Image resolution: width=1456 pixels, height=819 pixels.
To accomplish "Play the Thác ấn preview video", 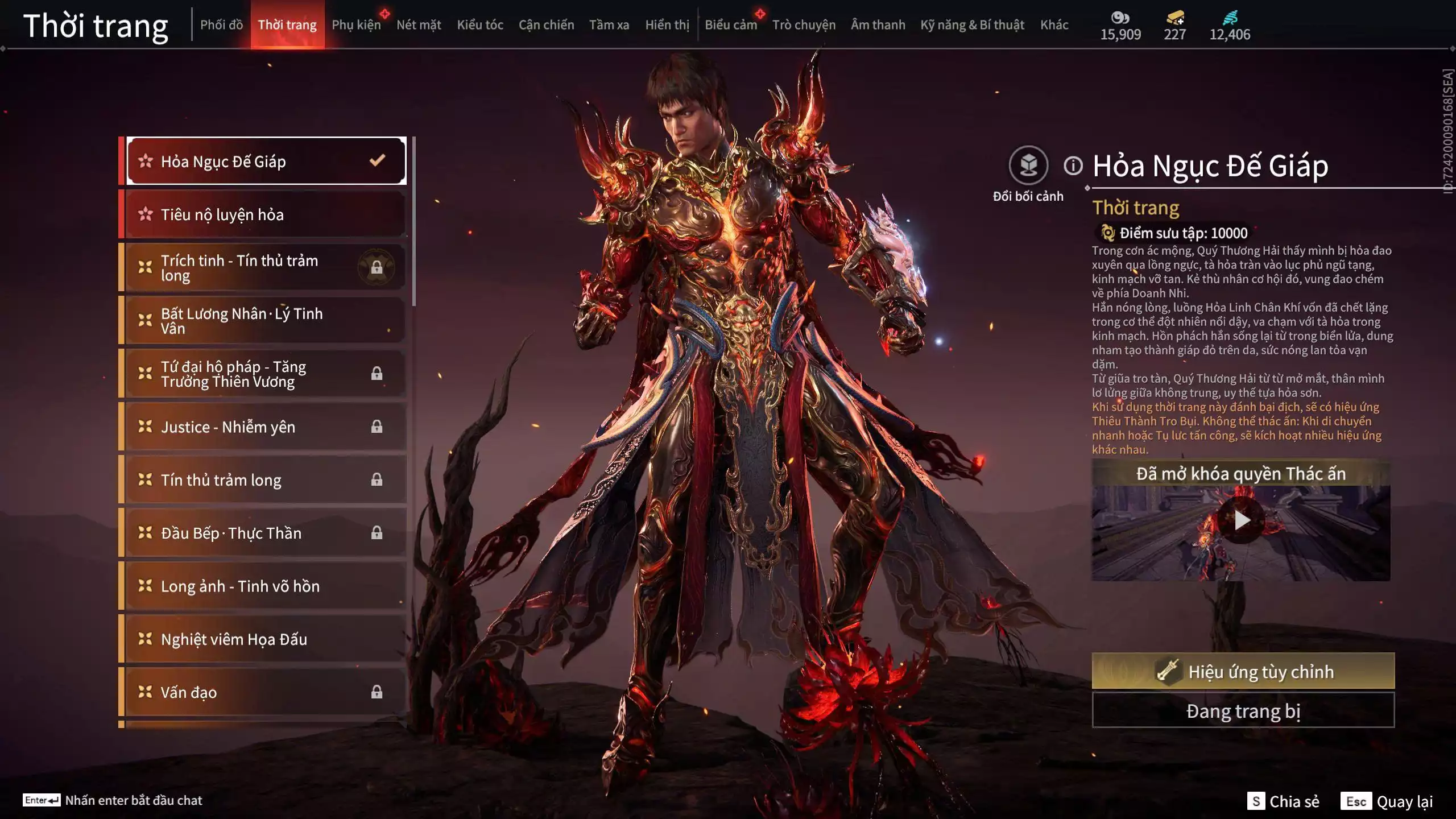I will tap(1241, 520).
